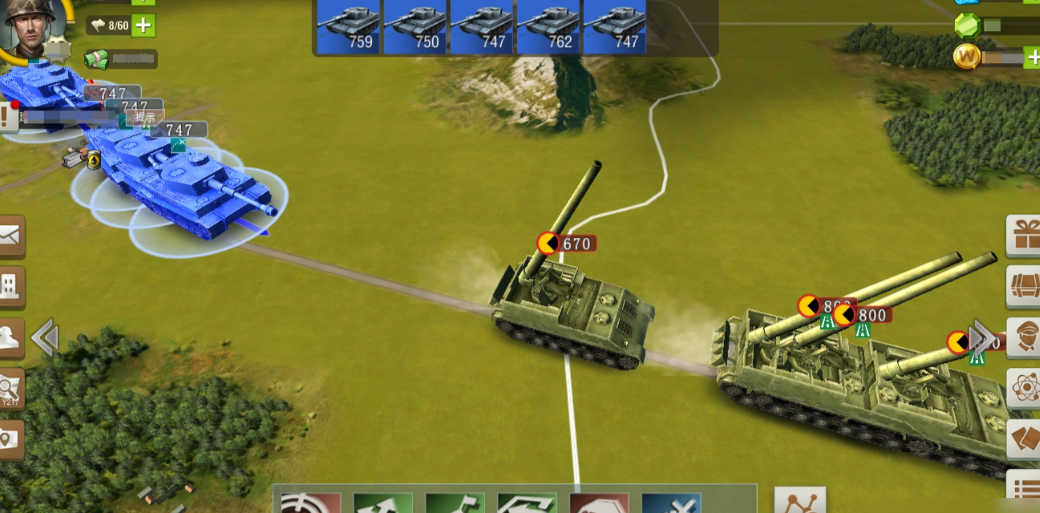Open the atom technology research icon
This screenshot has width=1040, height=513.
click(x=1024, y=388)
